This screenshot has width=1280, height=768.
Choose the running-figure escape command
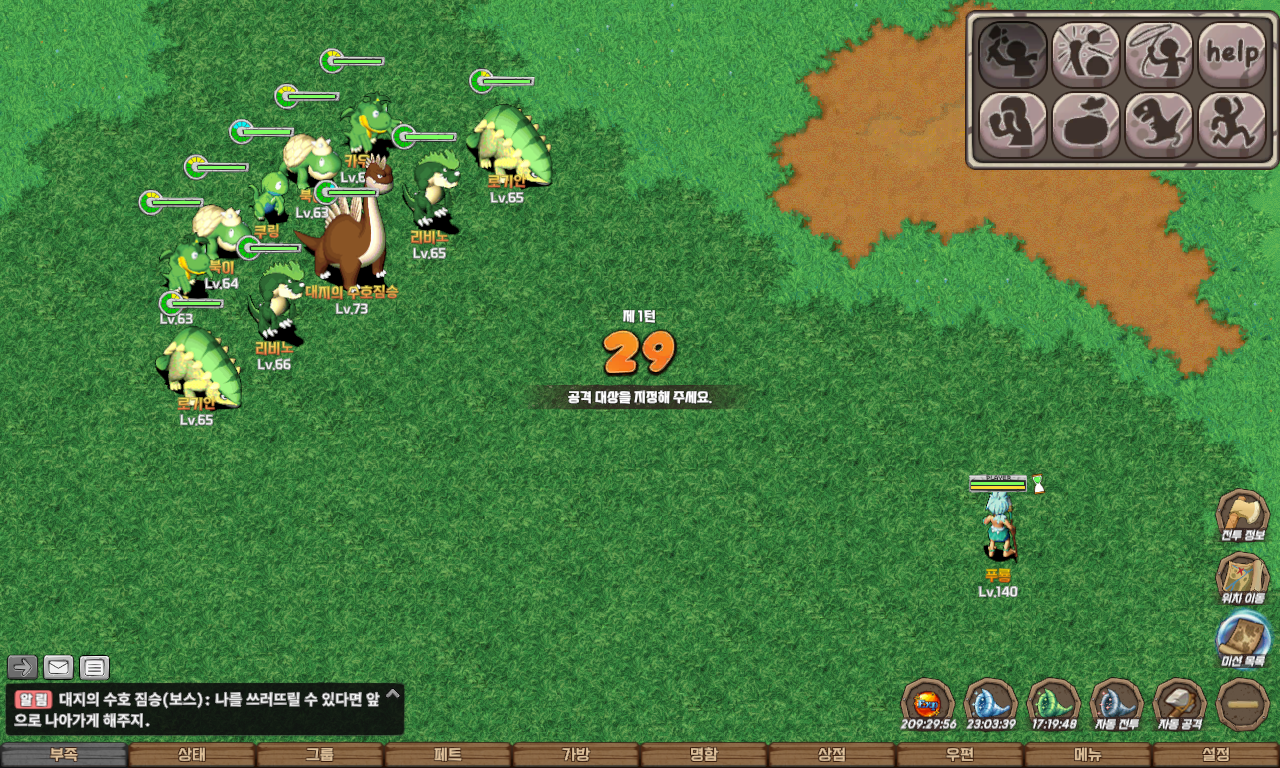pos(1232,126)
